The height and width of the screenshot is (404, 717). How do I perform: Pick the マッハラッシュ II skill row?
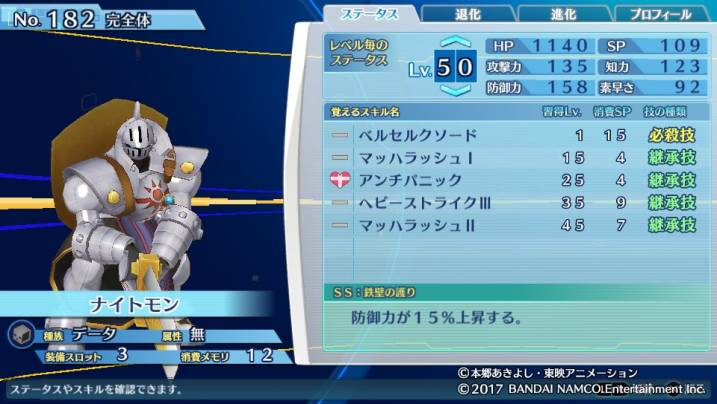tap(512, 225)
